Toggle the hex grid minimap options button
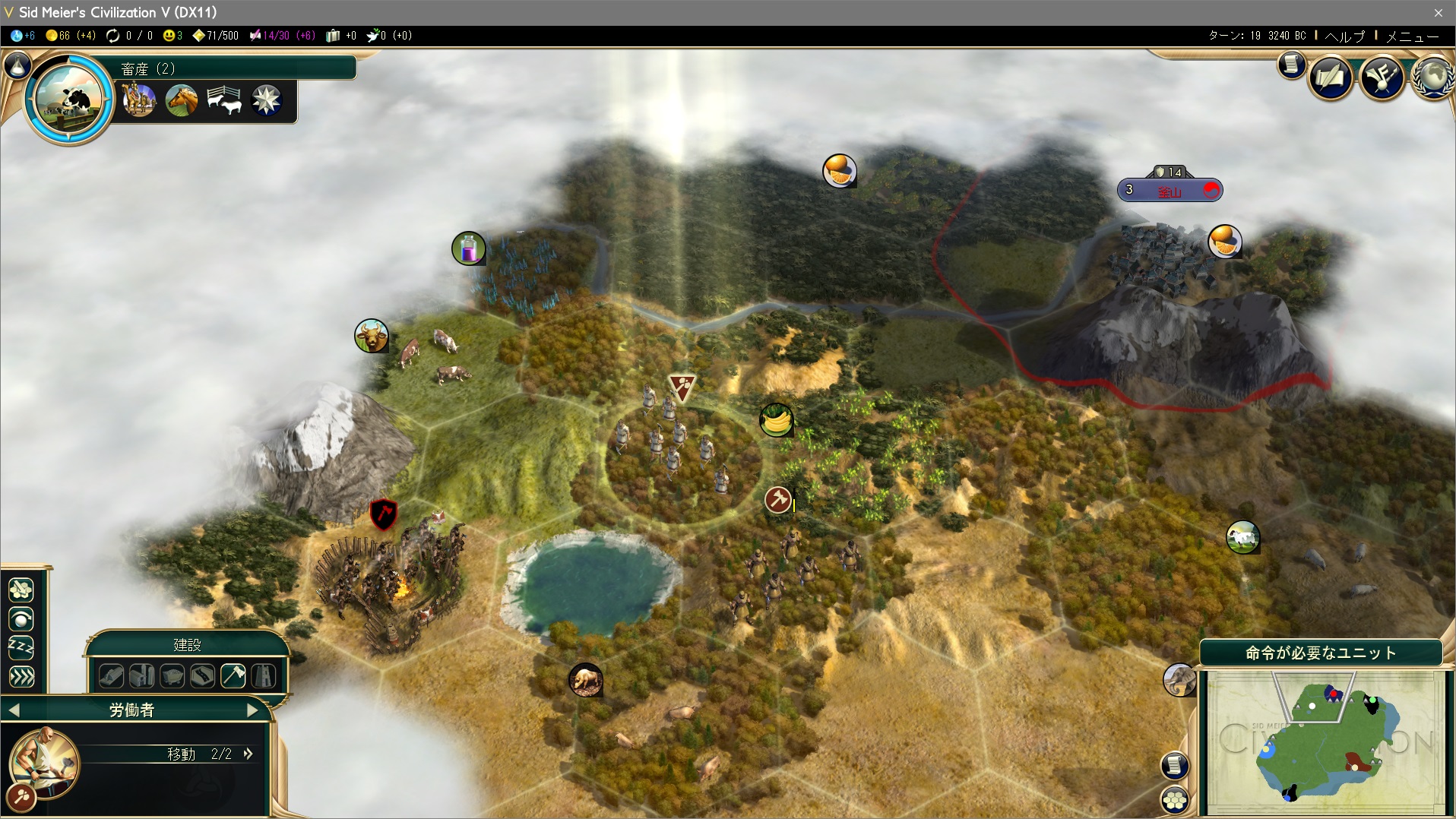 coord(1175,799)
